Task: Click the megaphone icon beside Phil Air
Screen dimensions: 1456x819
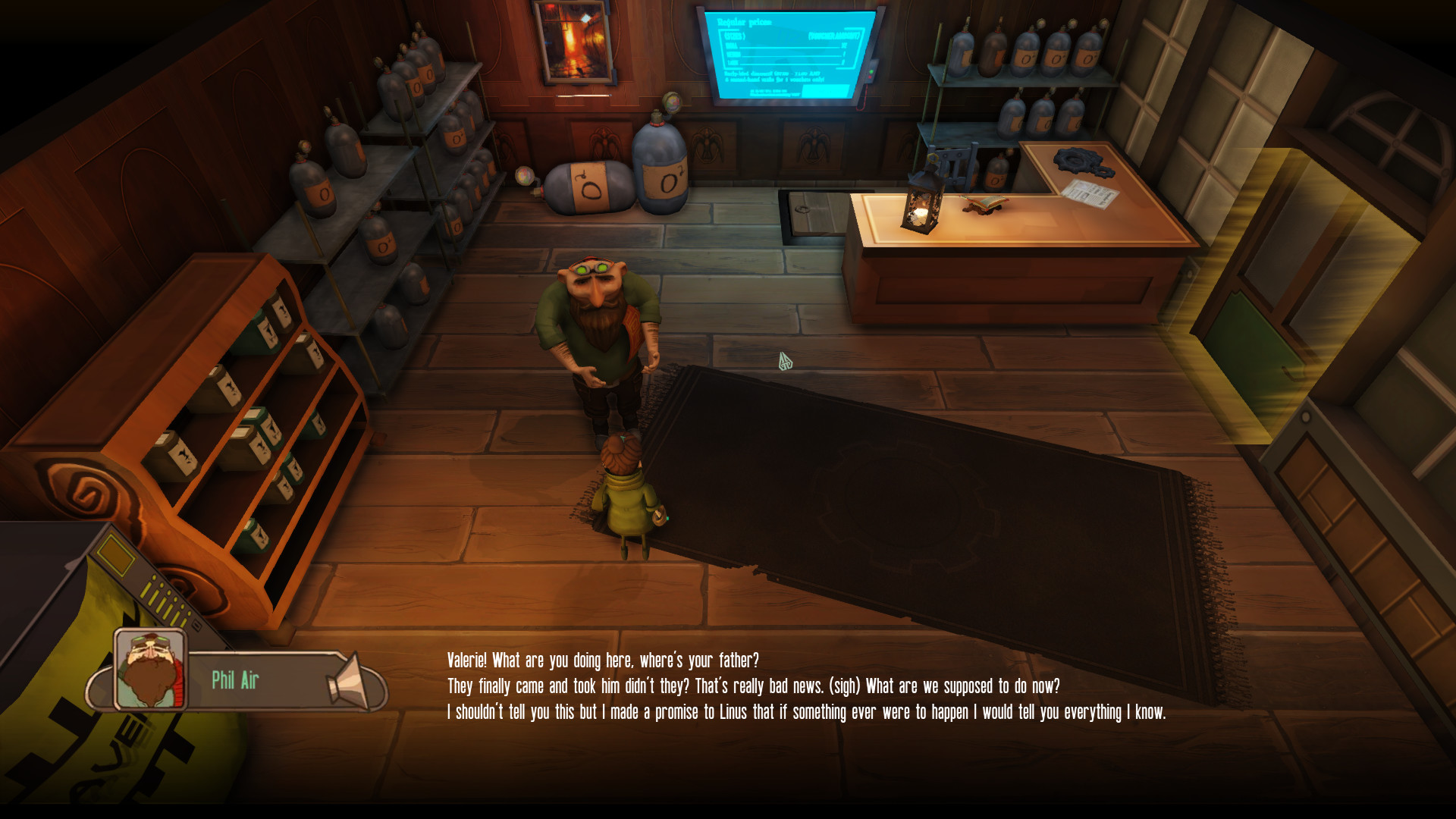Action: tap(350, 679)
